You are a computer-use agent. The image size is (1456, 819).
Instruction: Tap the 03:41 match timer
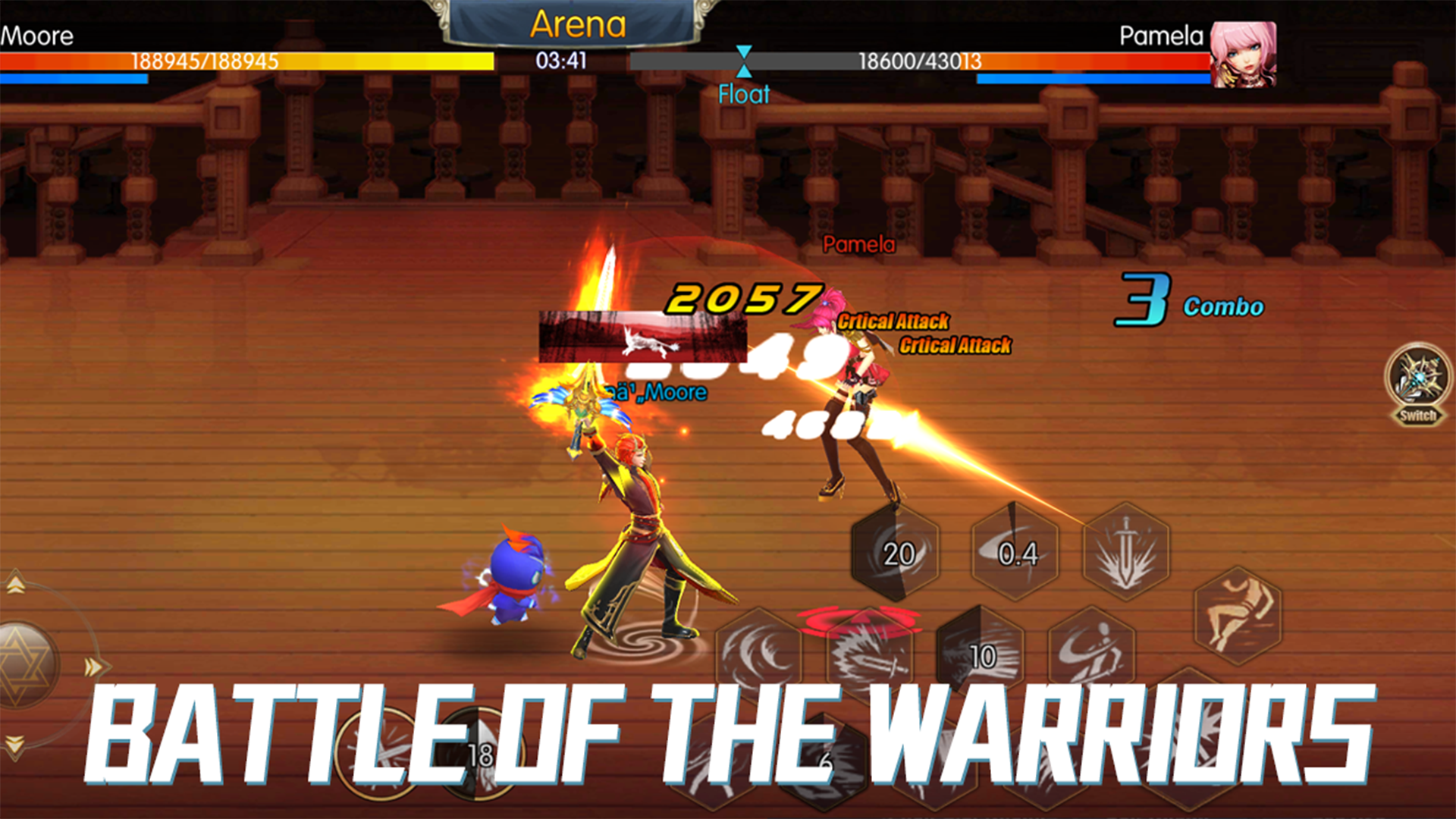(561, 59)
